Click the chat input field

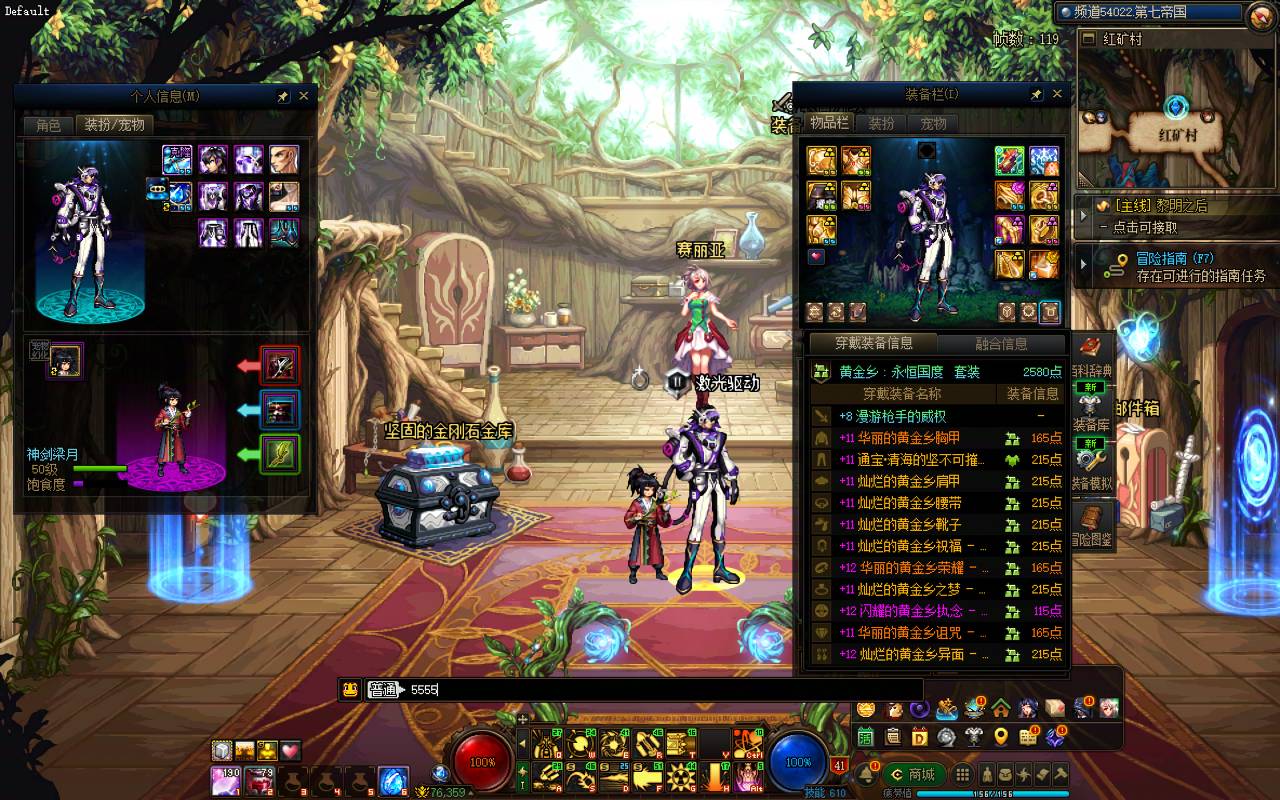(660, 690)
